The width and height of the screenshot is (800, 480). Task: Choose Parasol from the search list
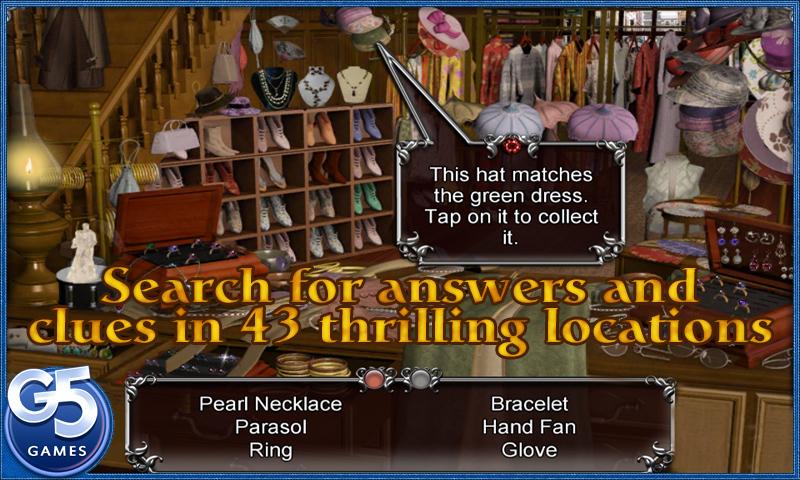click(x=271, y=427)
